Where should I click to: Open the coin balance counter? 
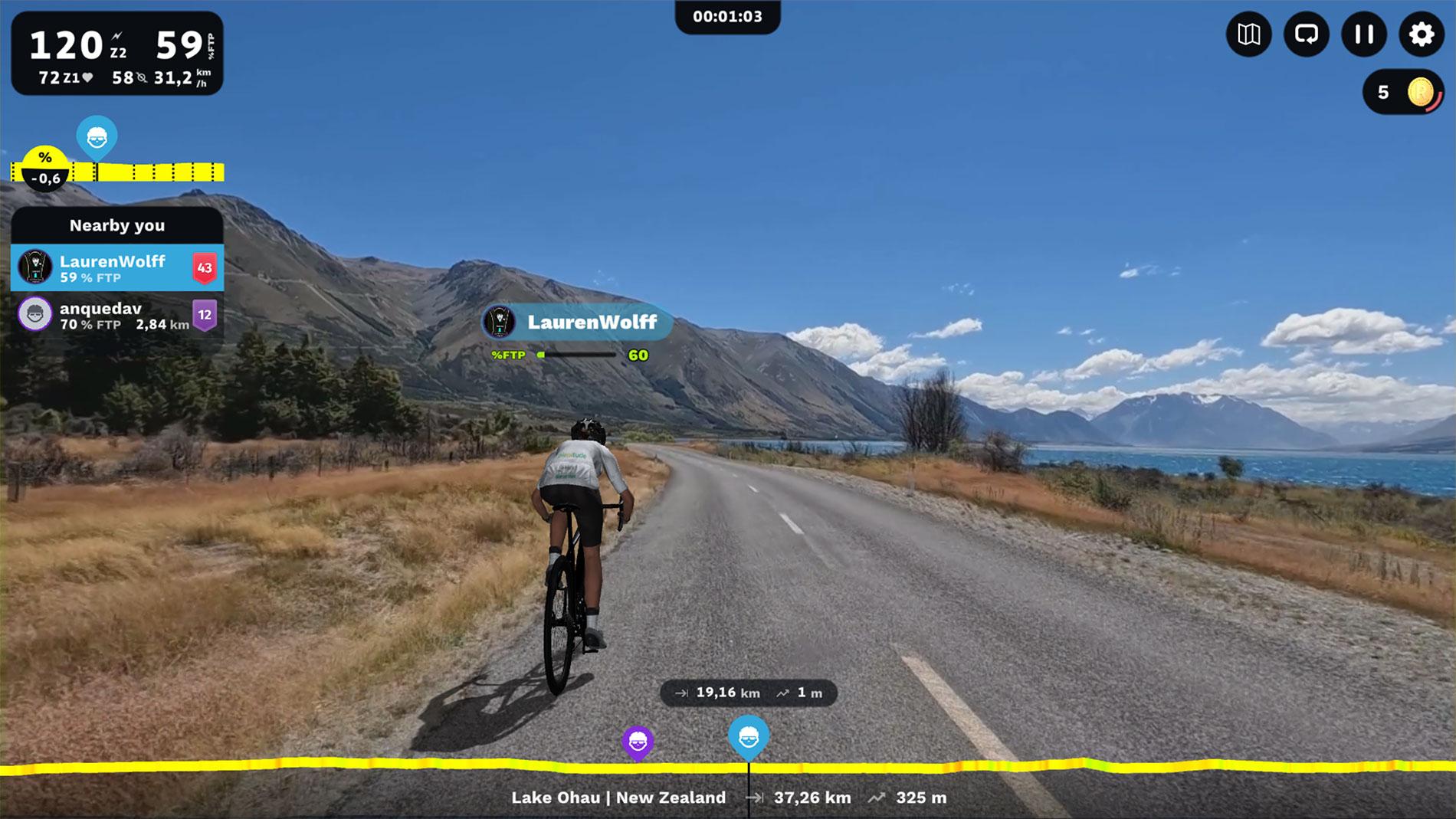click(x=1403, y=93)
